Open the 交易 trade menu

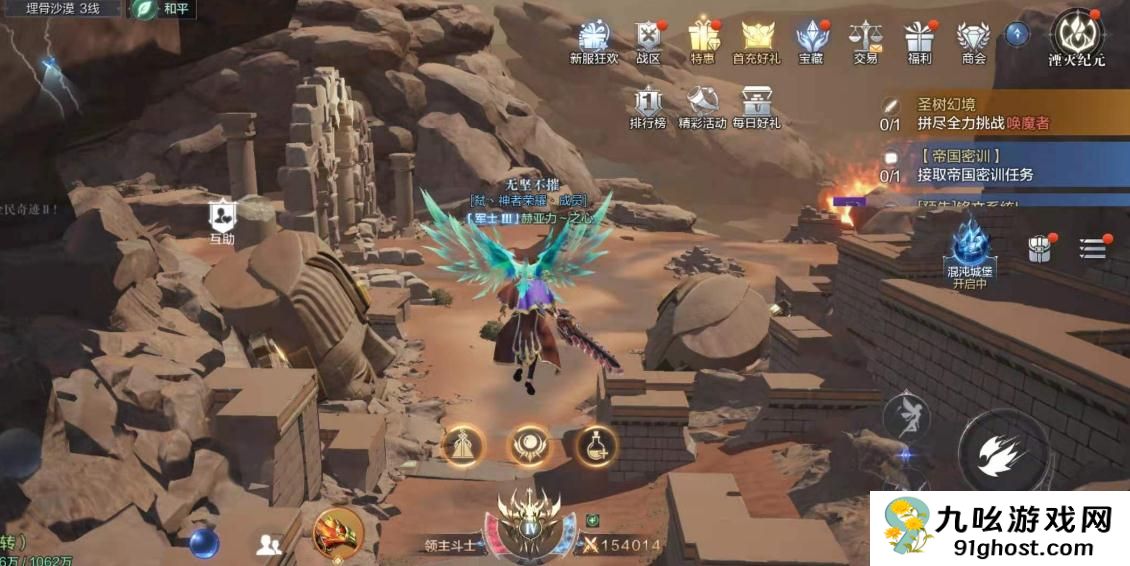tap(866, 38)
